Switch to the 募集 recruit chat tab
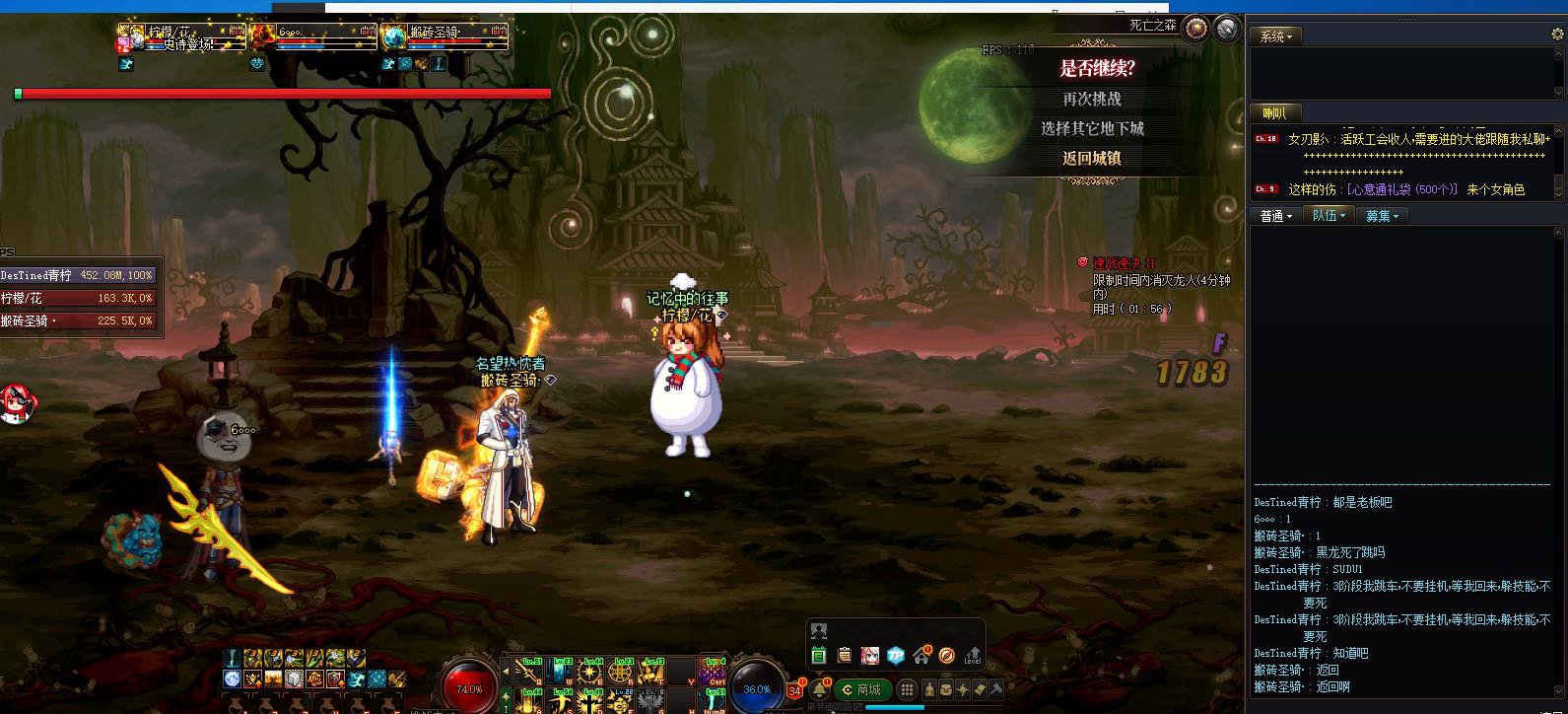This screenshot has height=714, width=1568. pyautogui.click(x=1381, y=216)
